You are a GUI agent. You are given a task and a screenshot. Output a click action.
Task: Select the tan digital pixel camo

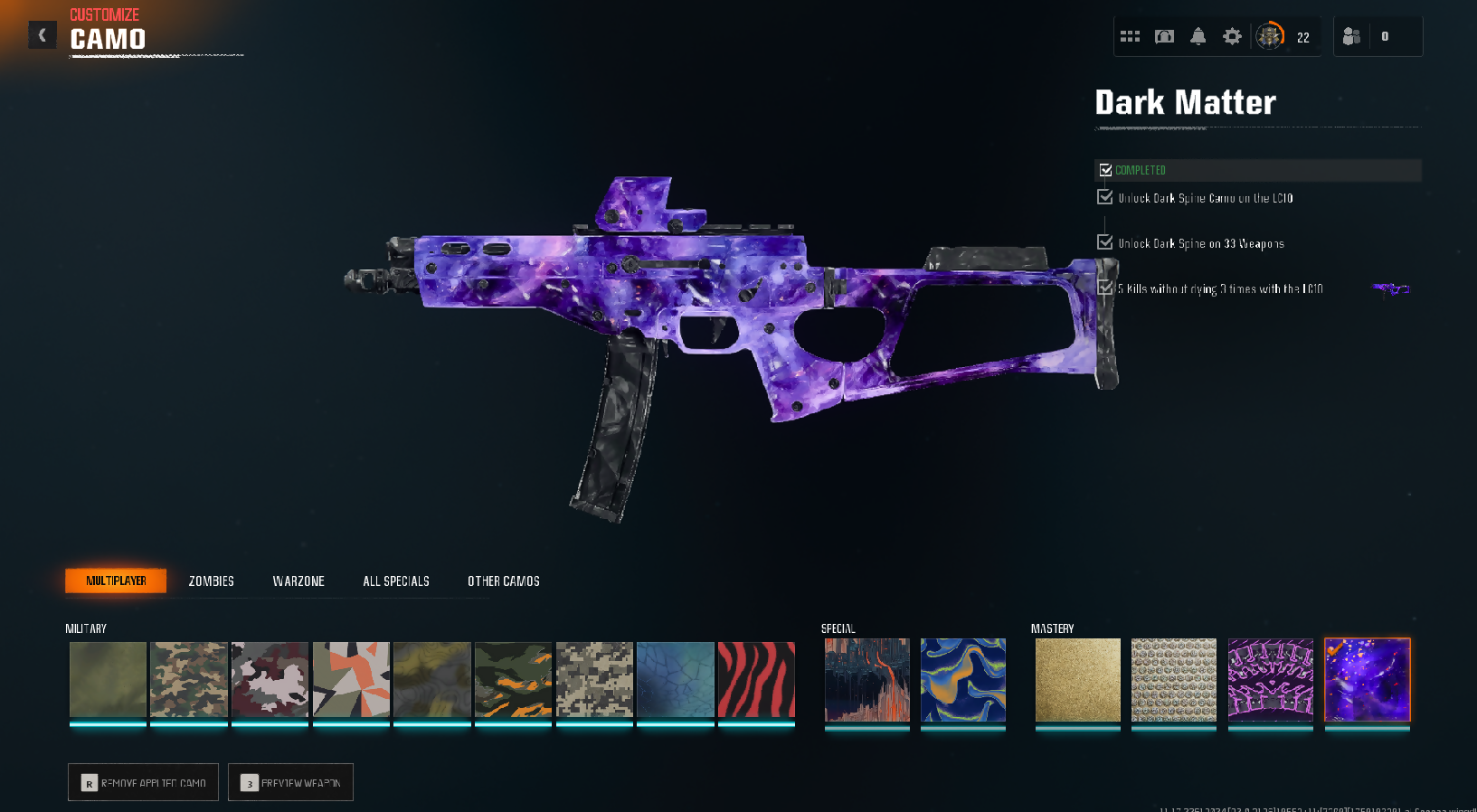click(594, 680)
